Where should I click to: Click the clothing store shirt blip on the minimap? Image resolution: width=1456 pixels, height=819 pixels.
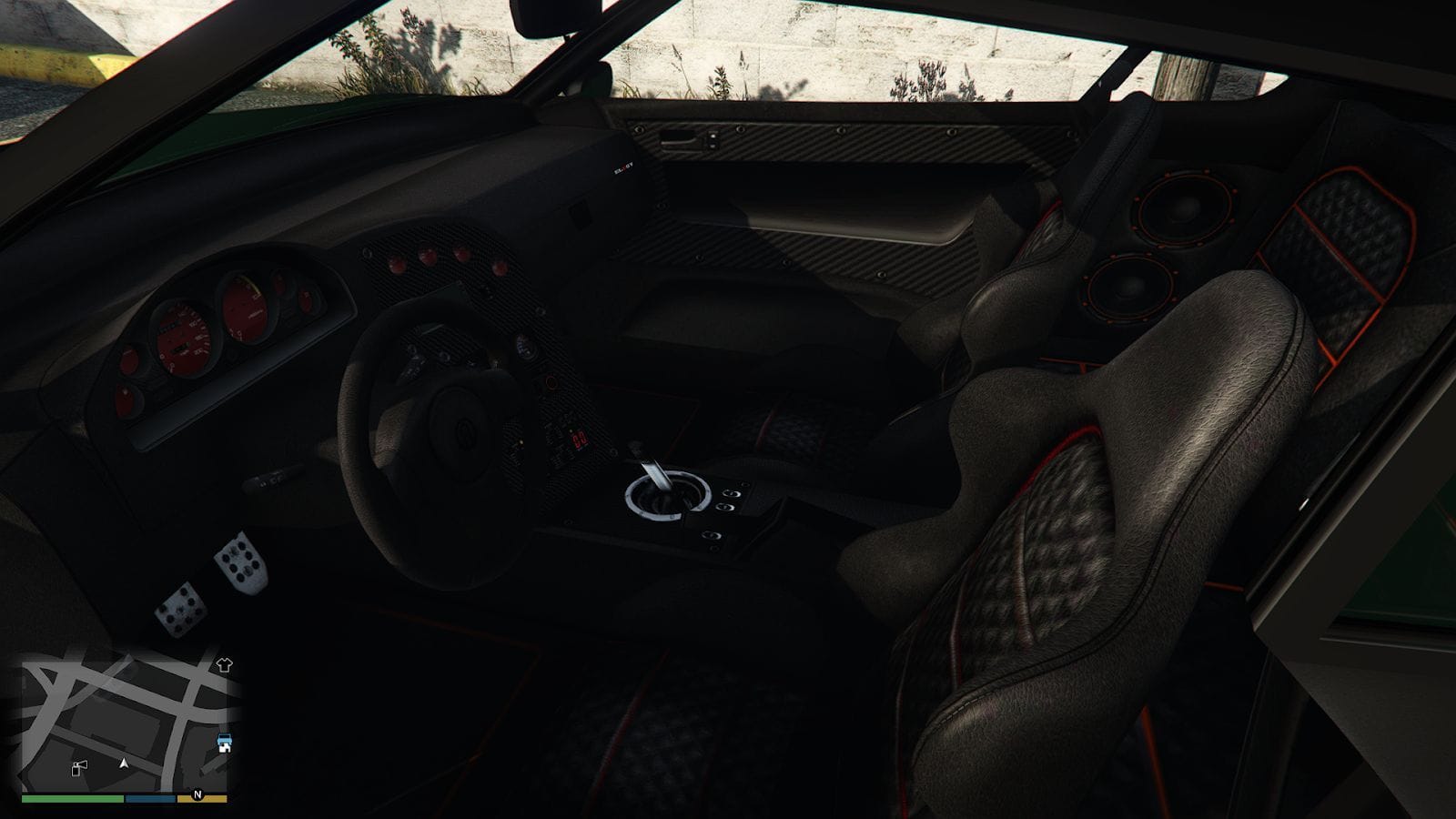click(225, 664)
